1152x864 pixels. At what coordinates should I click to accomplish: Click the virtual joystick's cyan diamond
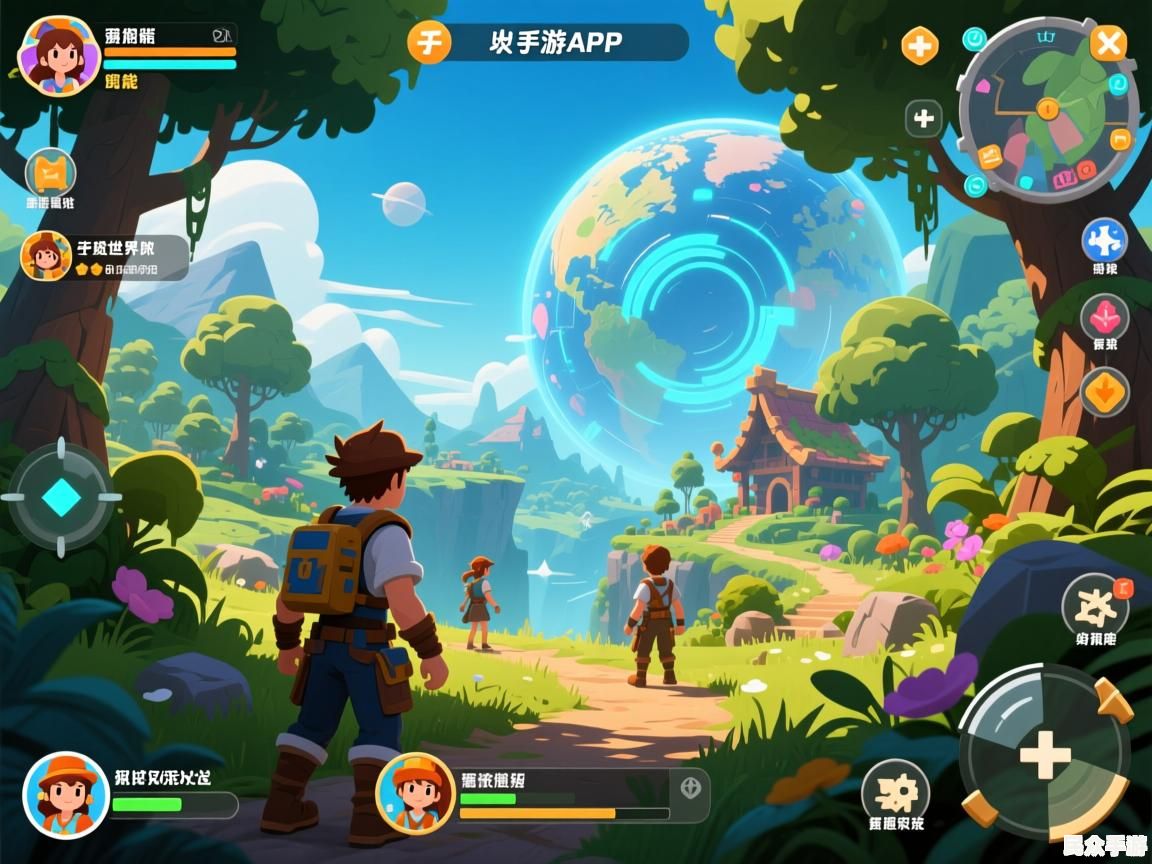coord(61,497)
